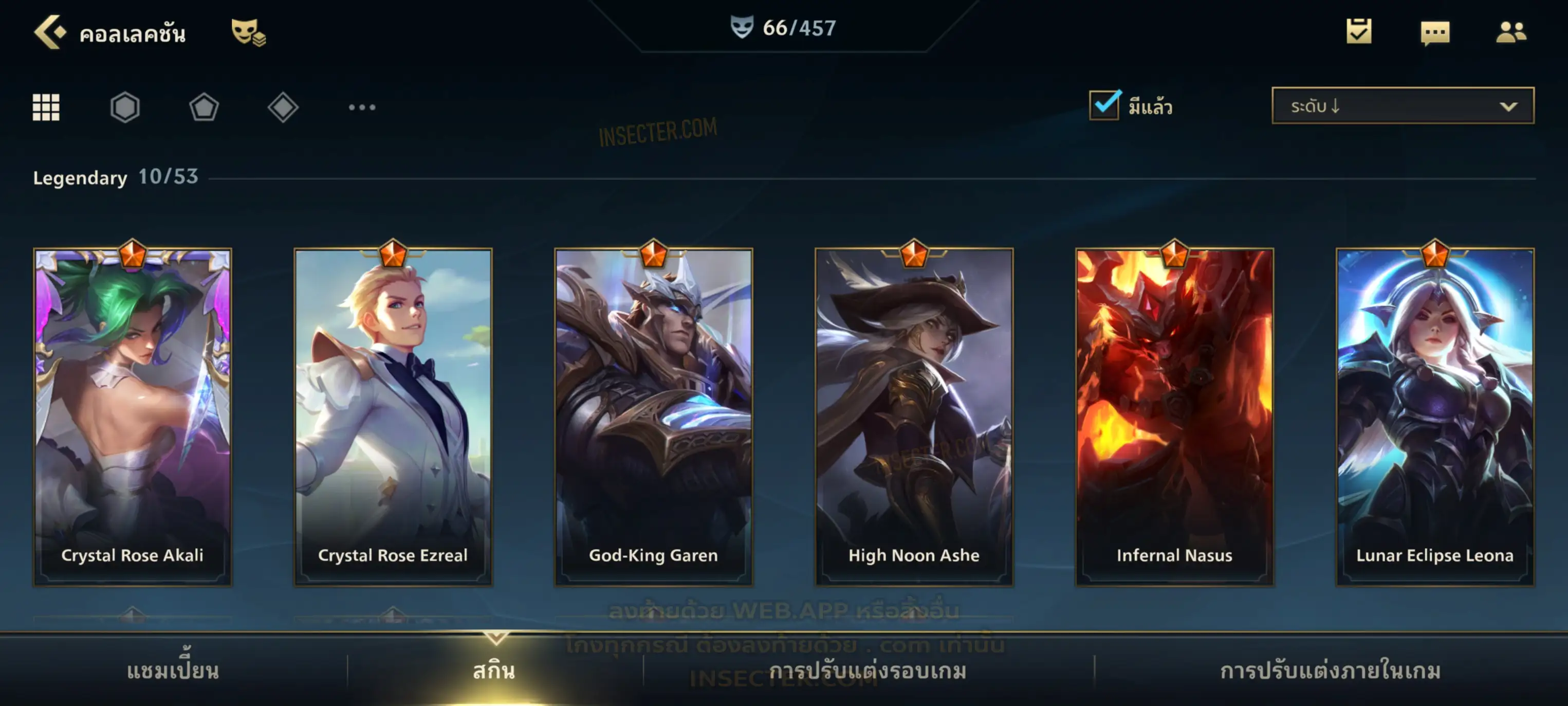This screenshot has height=706, width=1568.
Task: Filter skins by the pentagon rarity icon
Action: pyautogui.click(x=204, y=107)
